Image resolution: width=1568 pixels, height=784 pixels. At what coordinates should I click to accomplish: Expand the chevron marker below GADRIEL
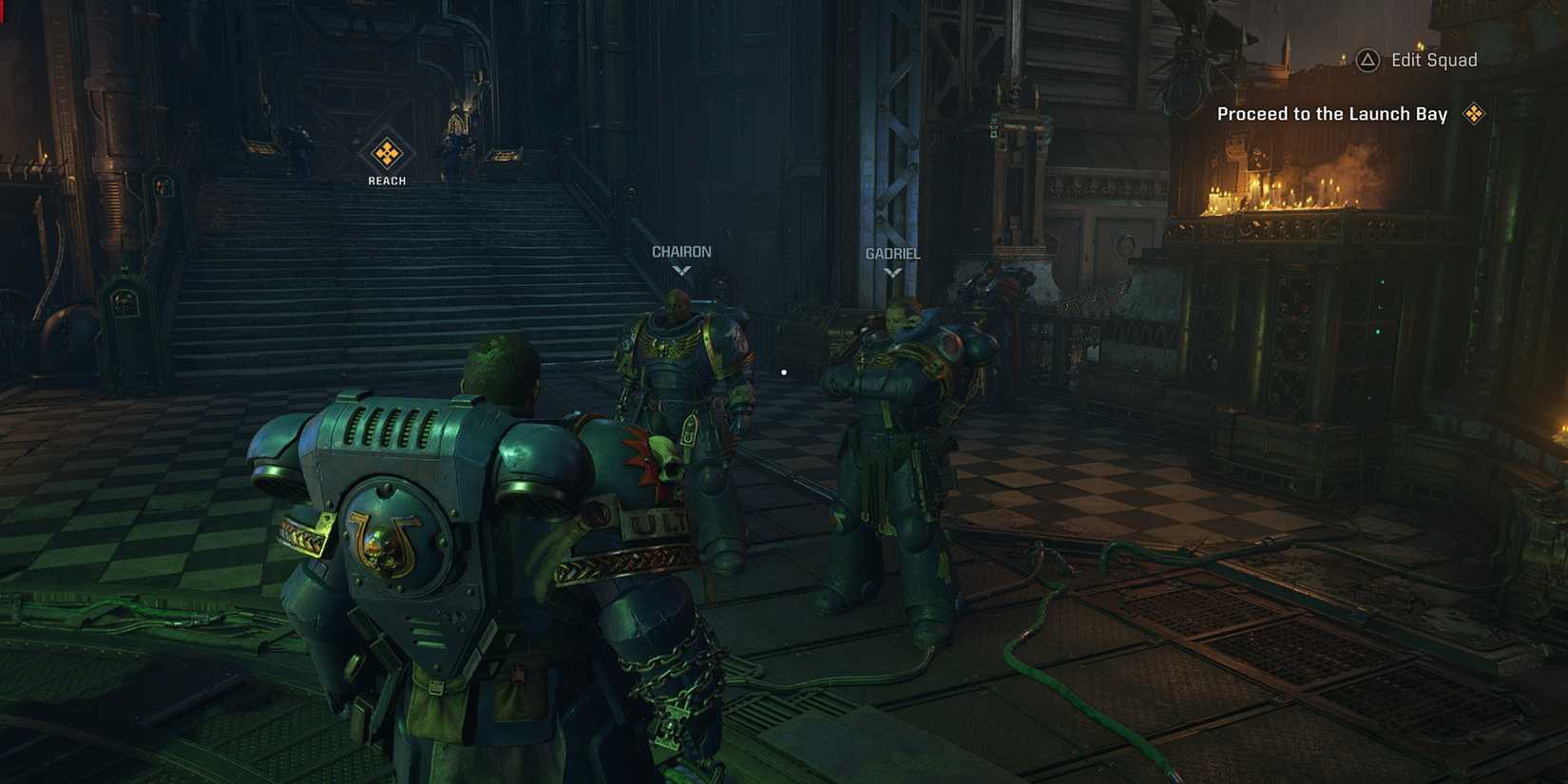[x=892, y=273]
